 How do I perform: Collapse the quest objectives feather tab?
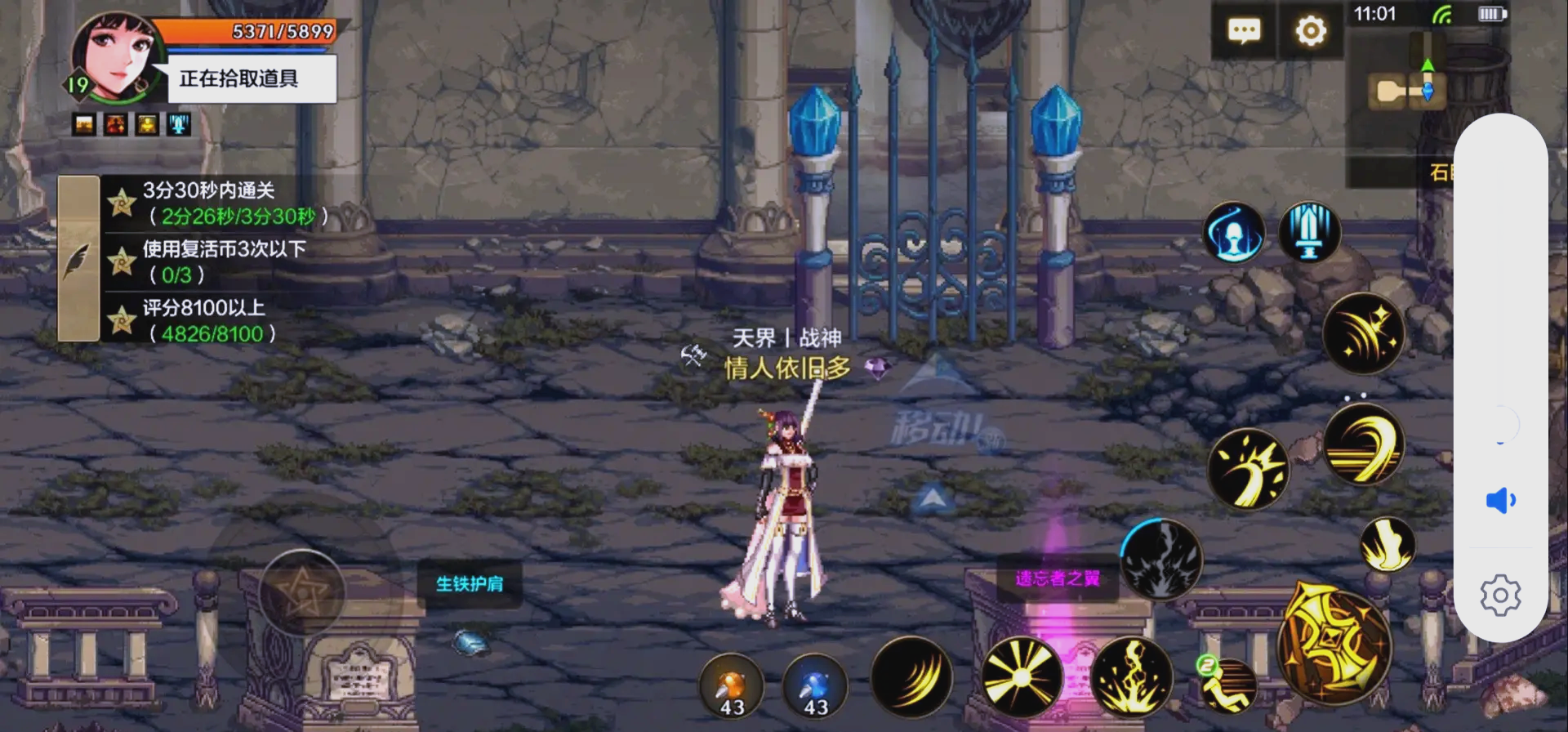78,259
